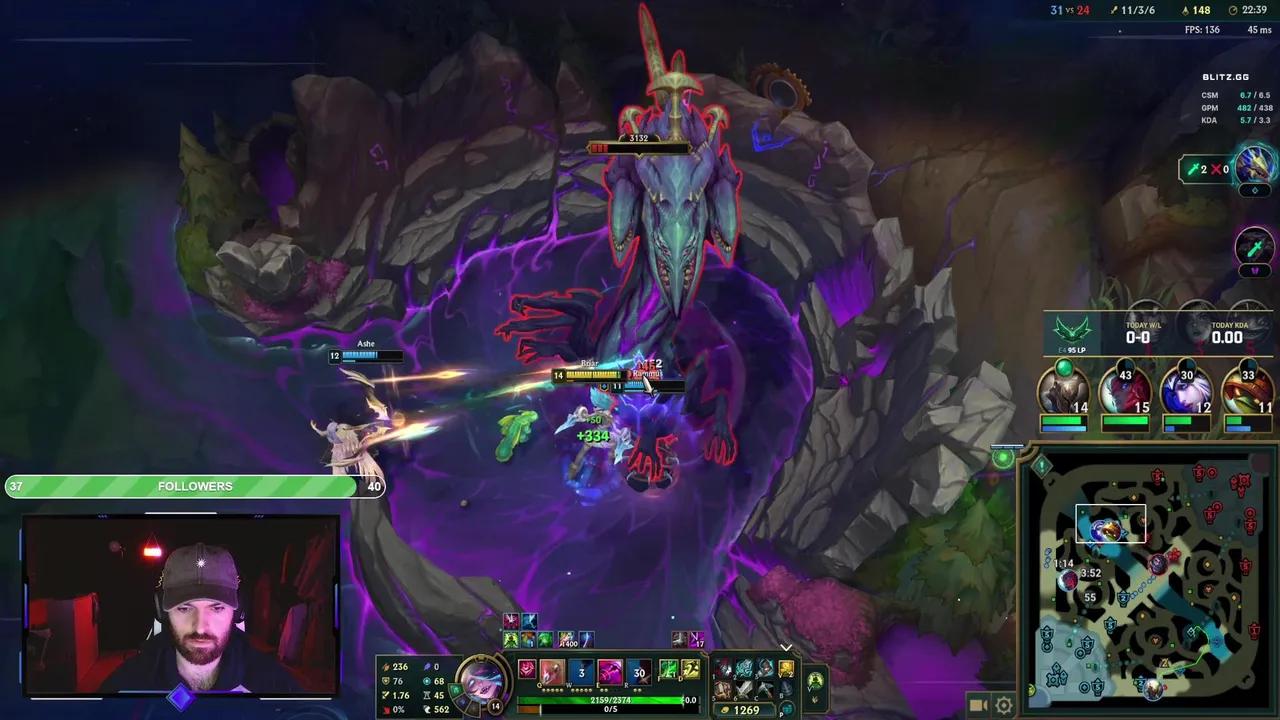Select the E Explosive Charge ability icon

608,670
